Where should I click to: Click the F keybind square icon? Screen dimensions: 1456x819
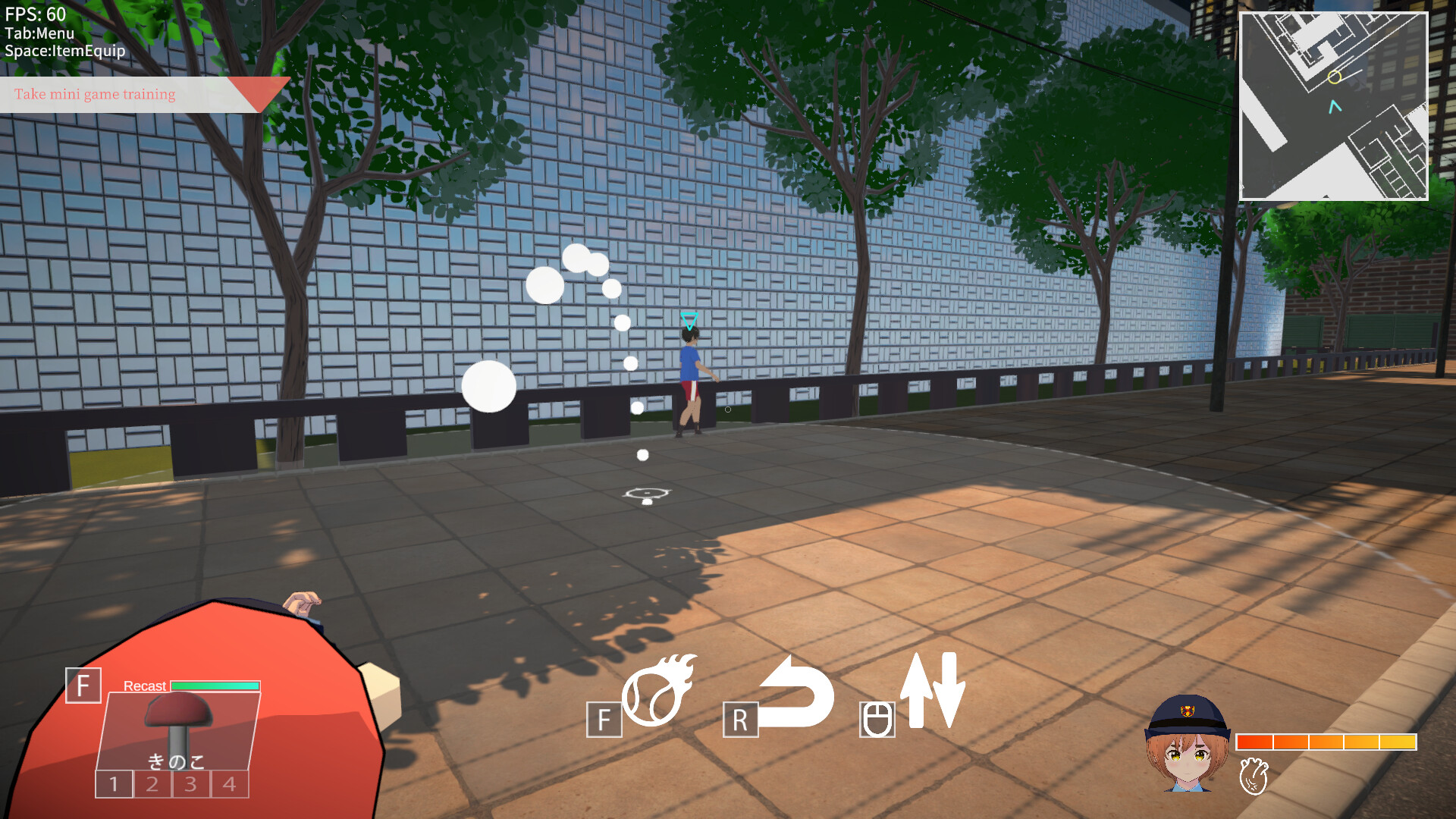(x=604, y=717)
